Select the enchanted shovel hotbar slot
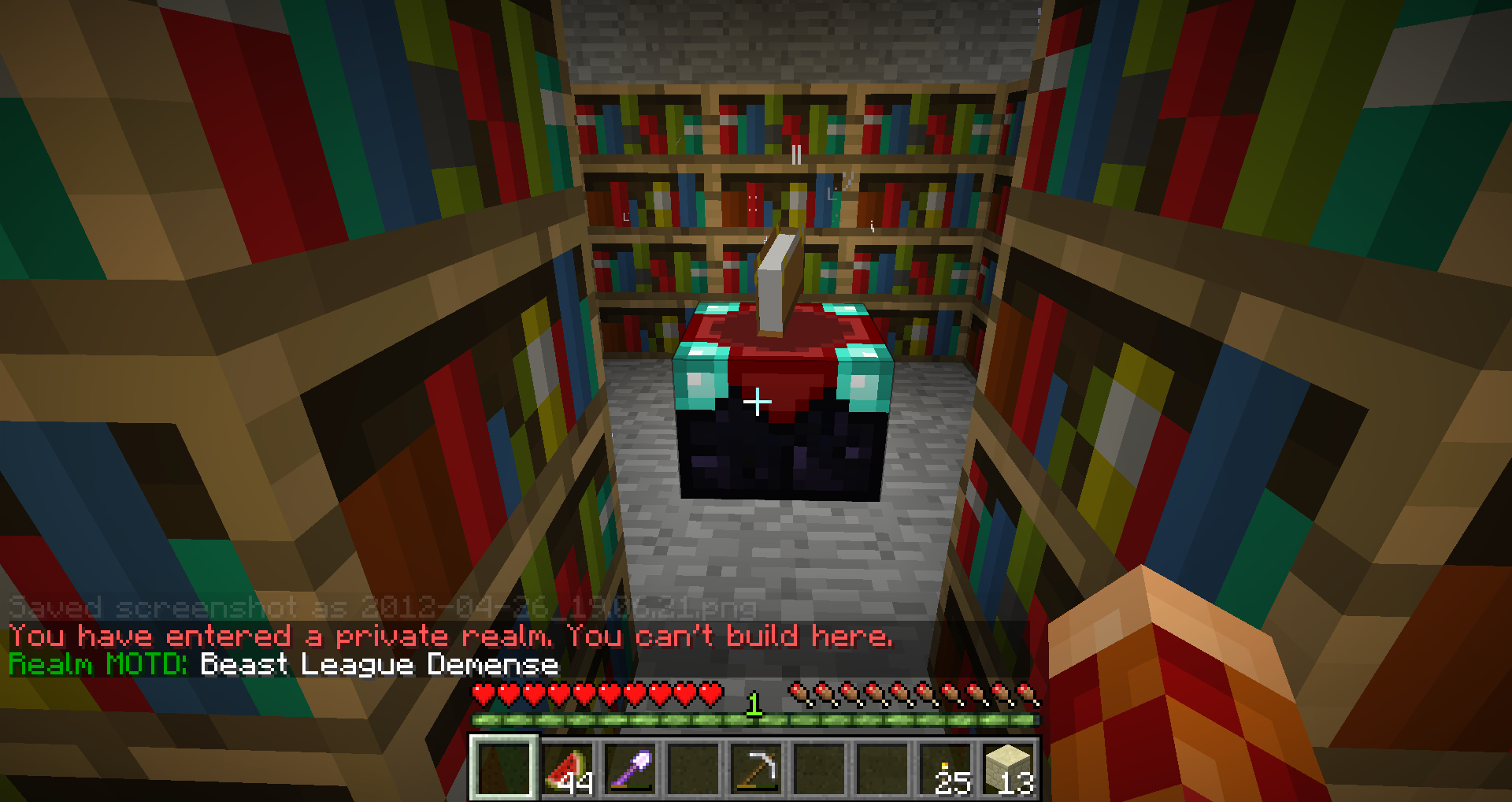The width and height of the screenshot is (1512, 802). tap(631, 769)
